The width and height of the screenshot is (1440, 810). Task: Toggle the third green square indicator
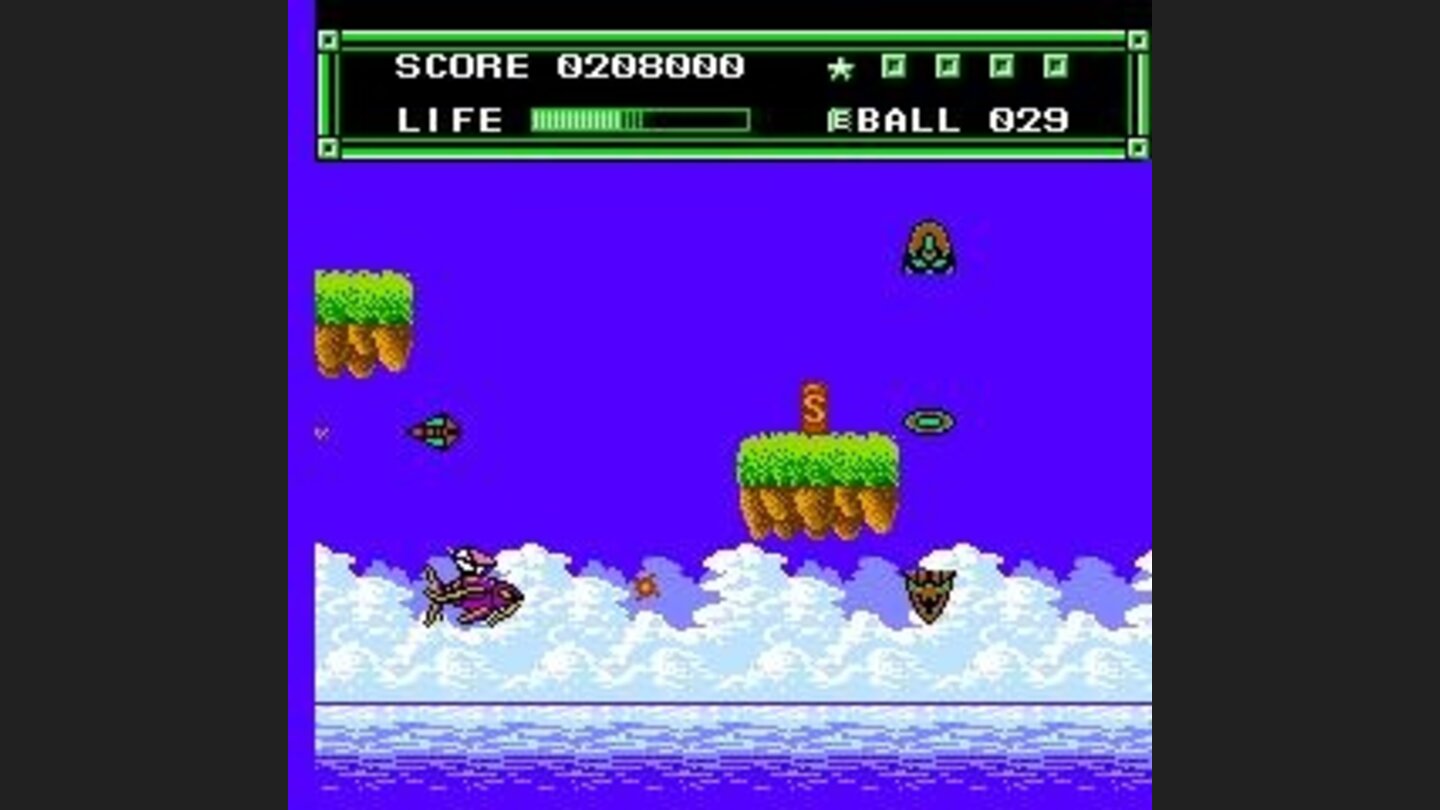[999, 65]
